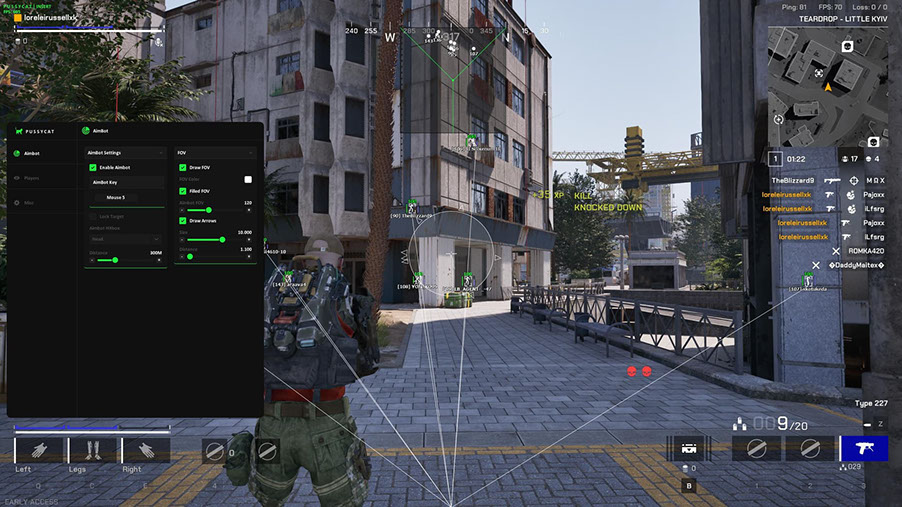Select the crosshair marker on the minimap
This screenshot has width=902, height=507.
coord(819,73)
